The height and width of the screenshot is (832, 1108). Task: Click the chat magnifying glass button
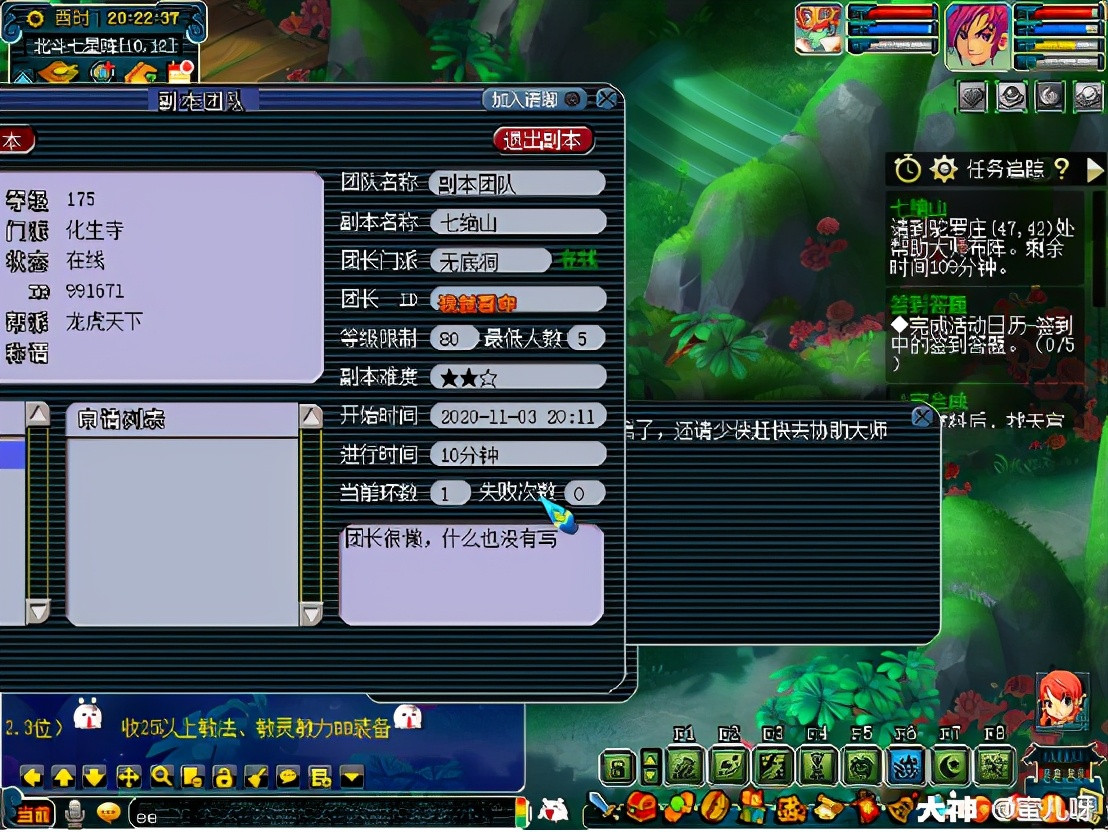click(x=161, y=776)
